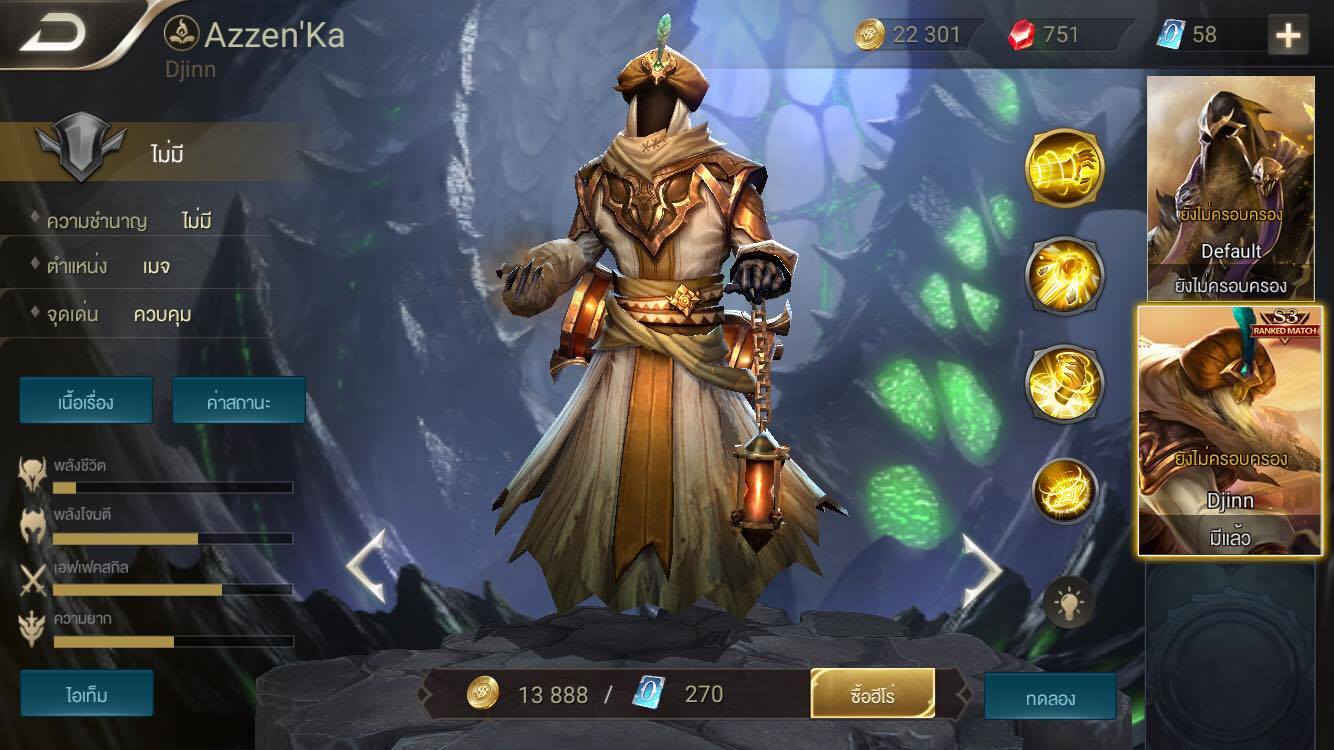
Task: Tap the lightbulb hint icon
Action: pos(1067,601)
